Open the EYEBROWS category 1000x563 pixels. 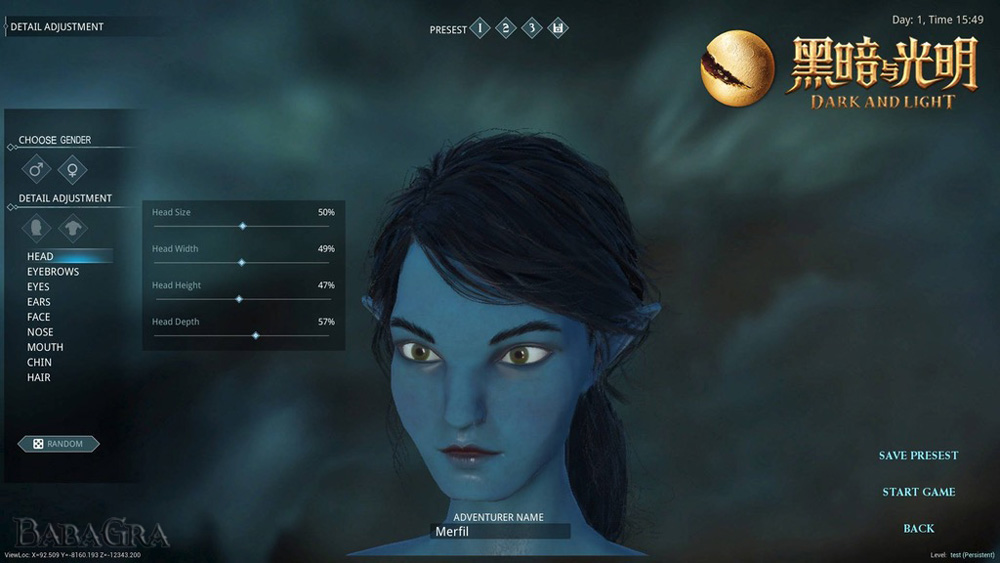click(53, 272)
